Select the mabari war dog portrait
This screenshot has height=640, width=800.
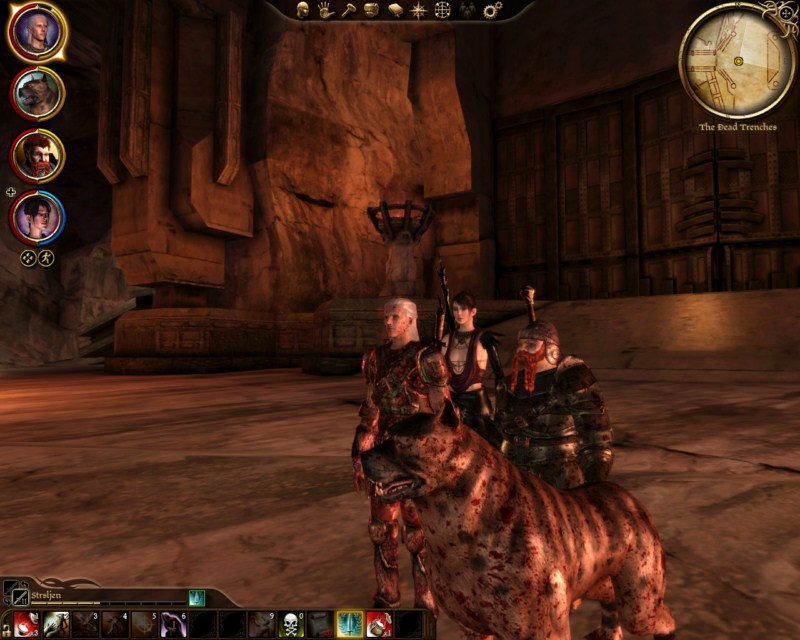pos(37,93)
